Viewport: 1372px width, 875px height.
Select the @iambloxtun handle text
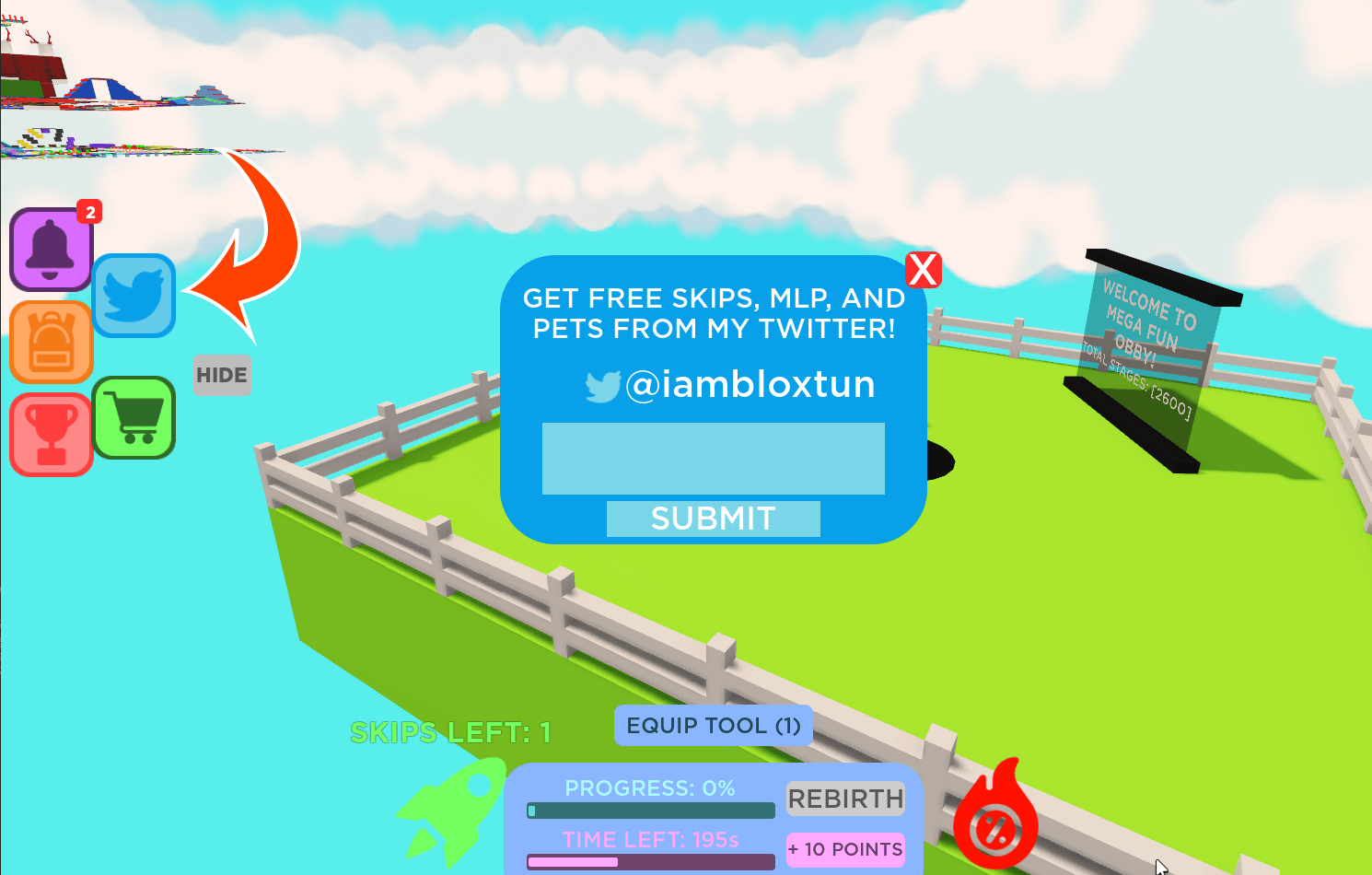(x=750, y=385)
